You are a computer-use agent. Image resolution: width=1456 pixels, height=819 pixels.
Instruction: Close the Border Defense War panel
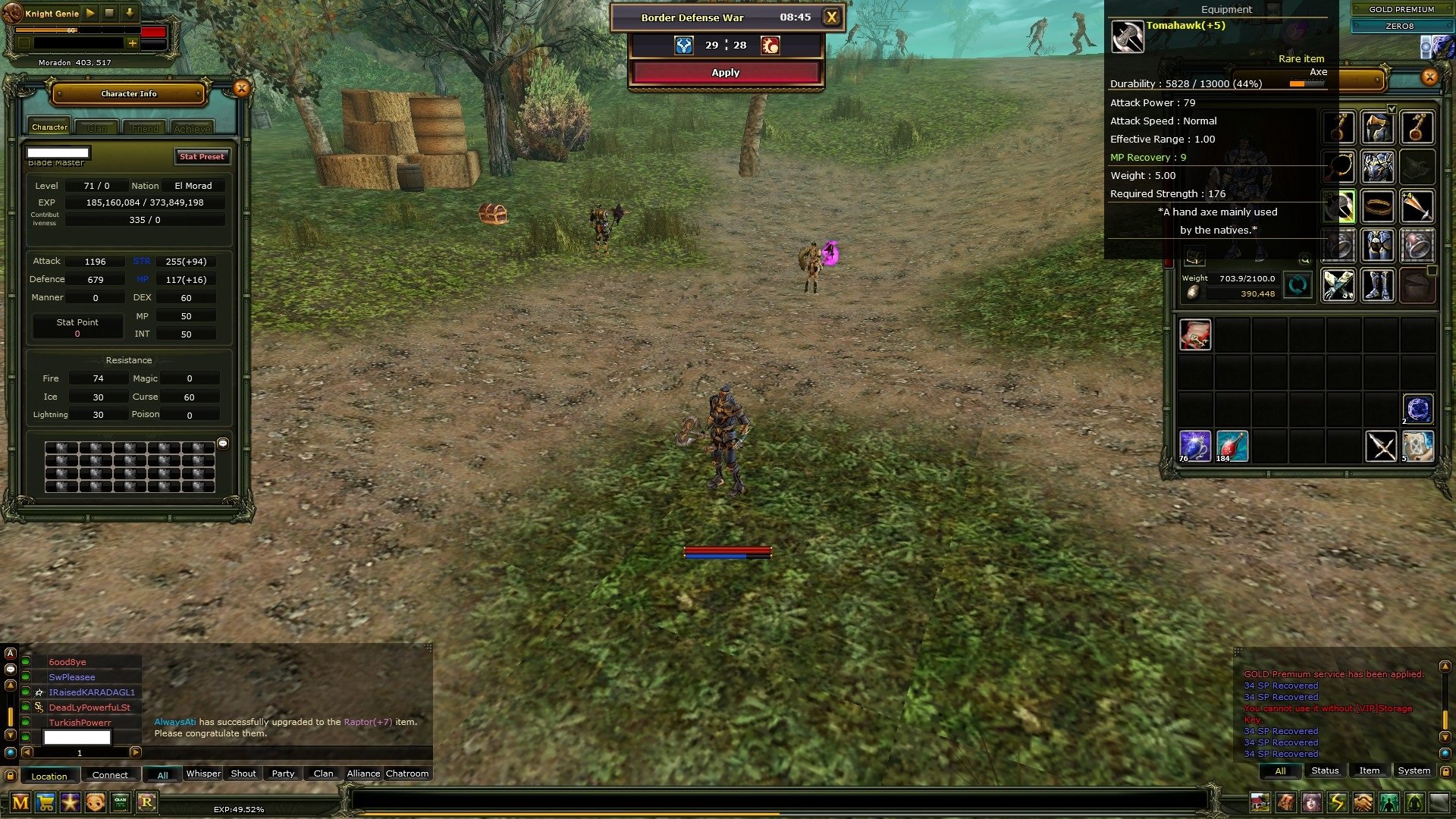tap(832, 17)
